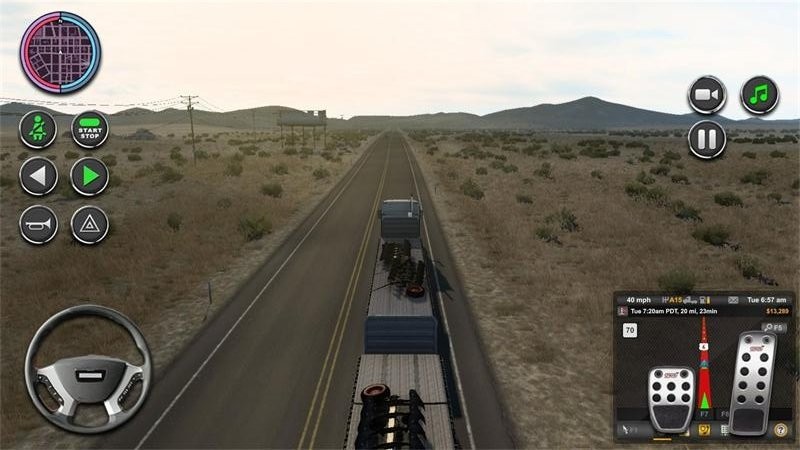Step on the brake pedal
800x450 pixels.
point(671,398)
